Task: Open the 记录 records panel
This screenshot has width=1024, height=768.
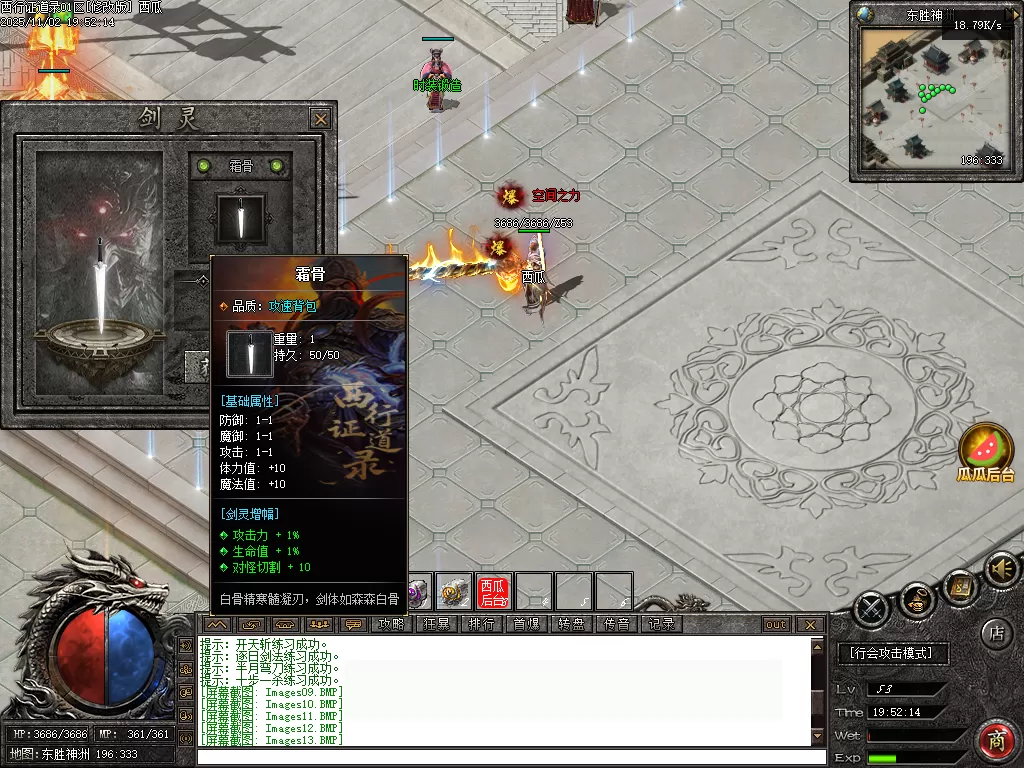Action: point(662,624)
